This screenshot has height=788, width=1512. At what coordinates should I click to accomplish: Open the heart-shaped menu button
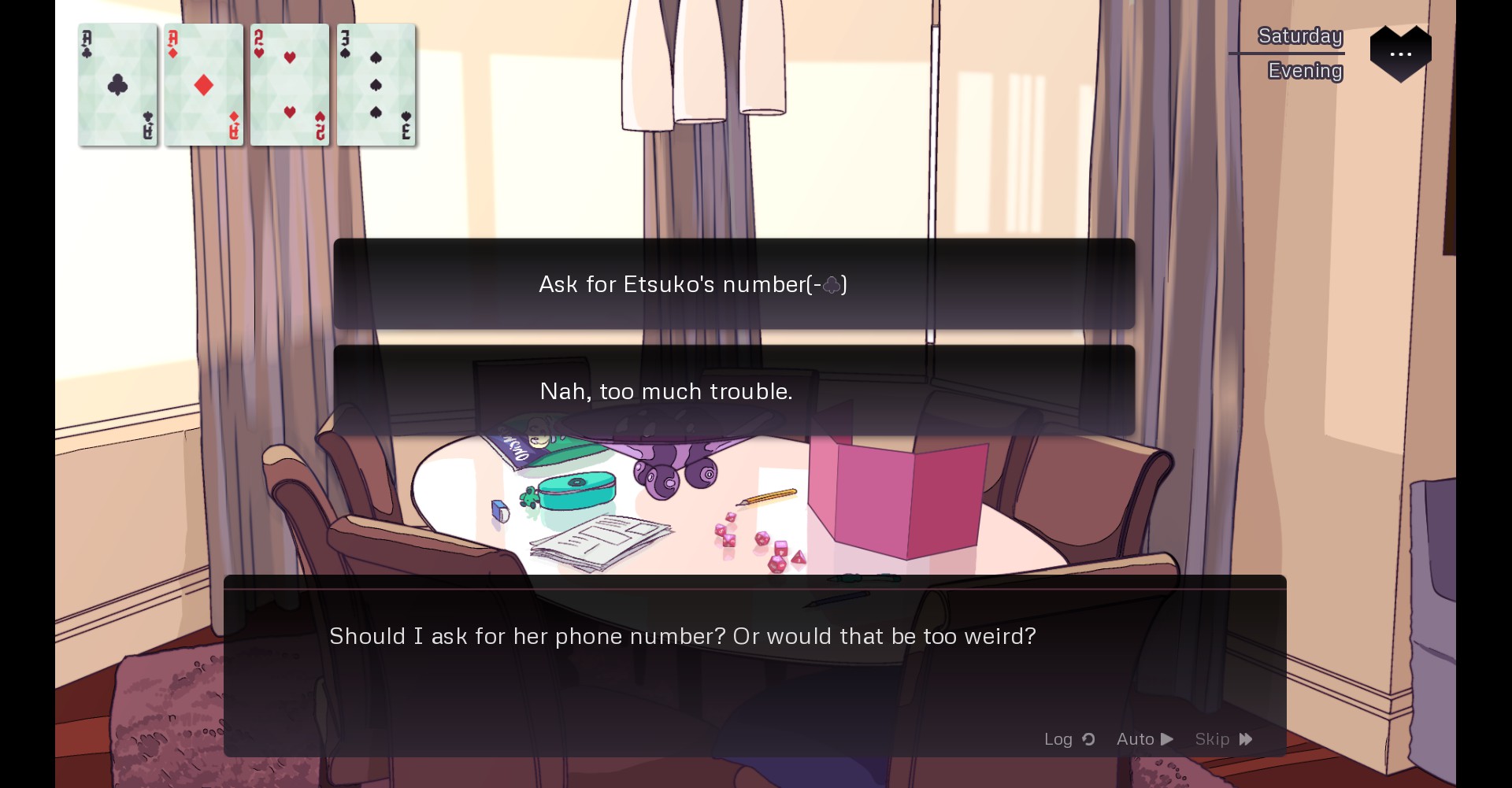(x=1400, y=54)
